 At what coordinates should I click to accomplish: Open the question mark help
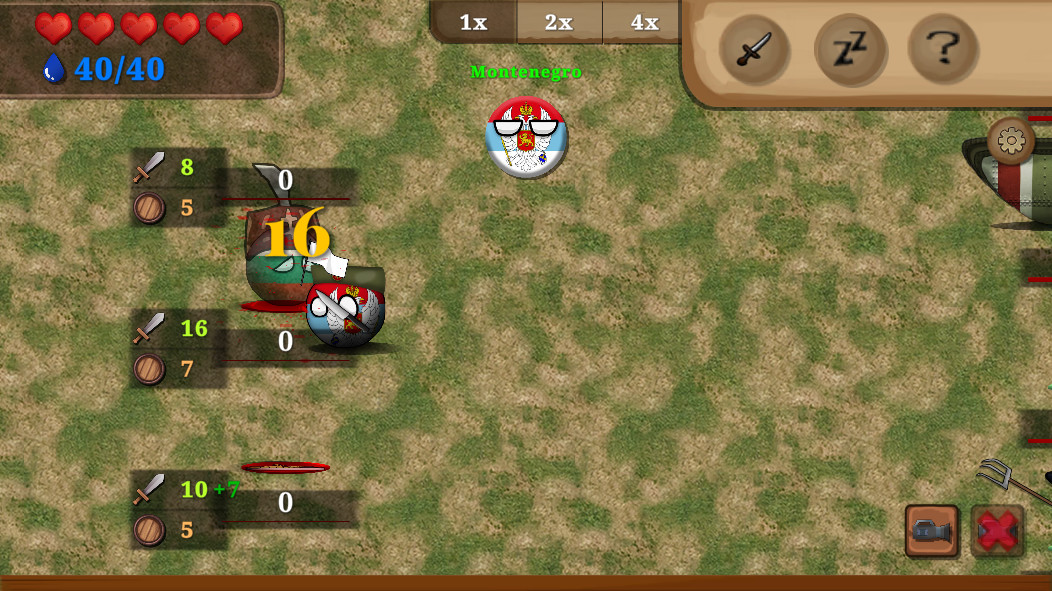(x=943, y=48)
